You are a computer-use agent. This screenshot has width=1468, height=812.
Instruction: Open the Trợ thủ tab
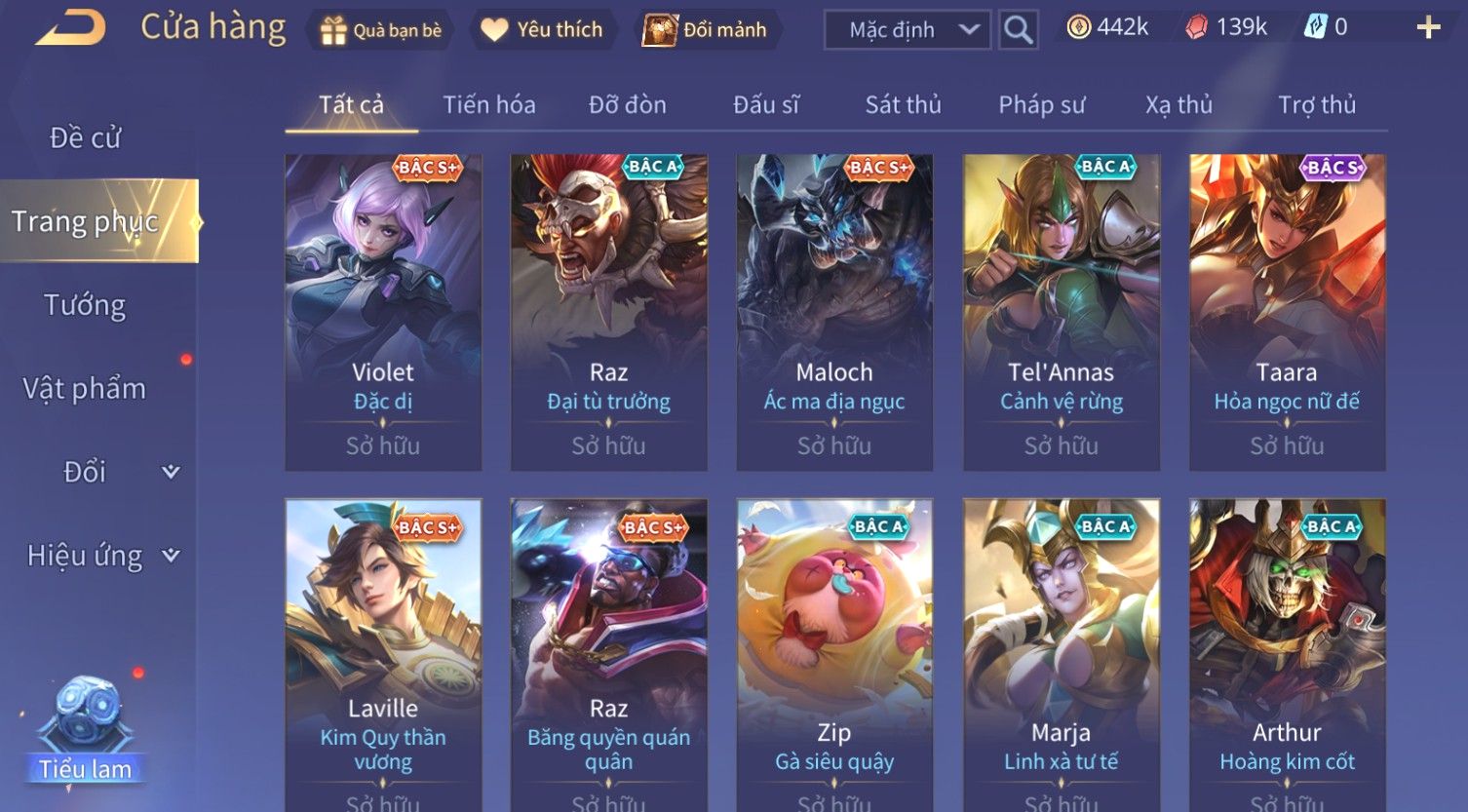[1317, 105]
